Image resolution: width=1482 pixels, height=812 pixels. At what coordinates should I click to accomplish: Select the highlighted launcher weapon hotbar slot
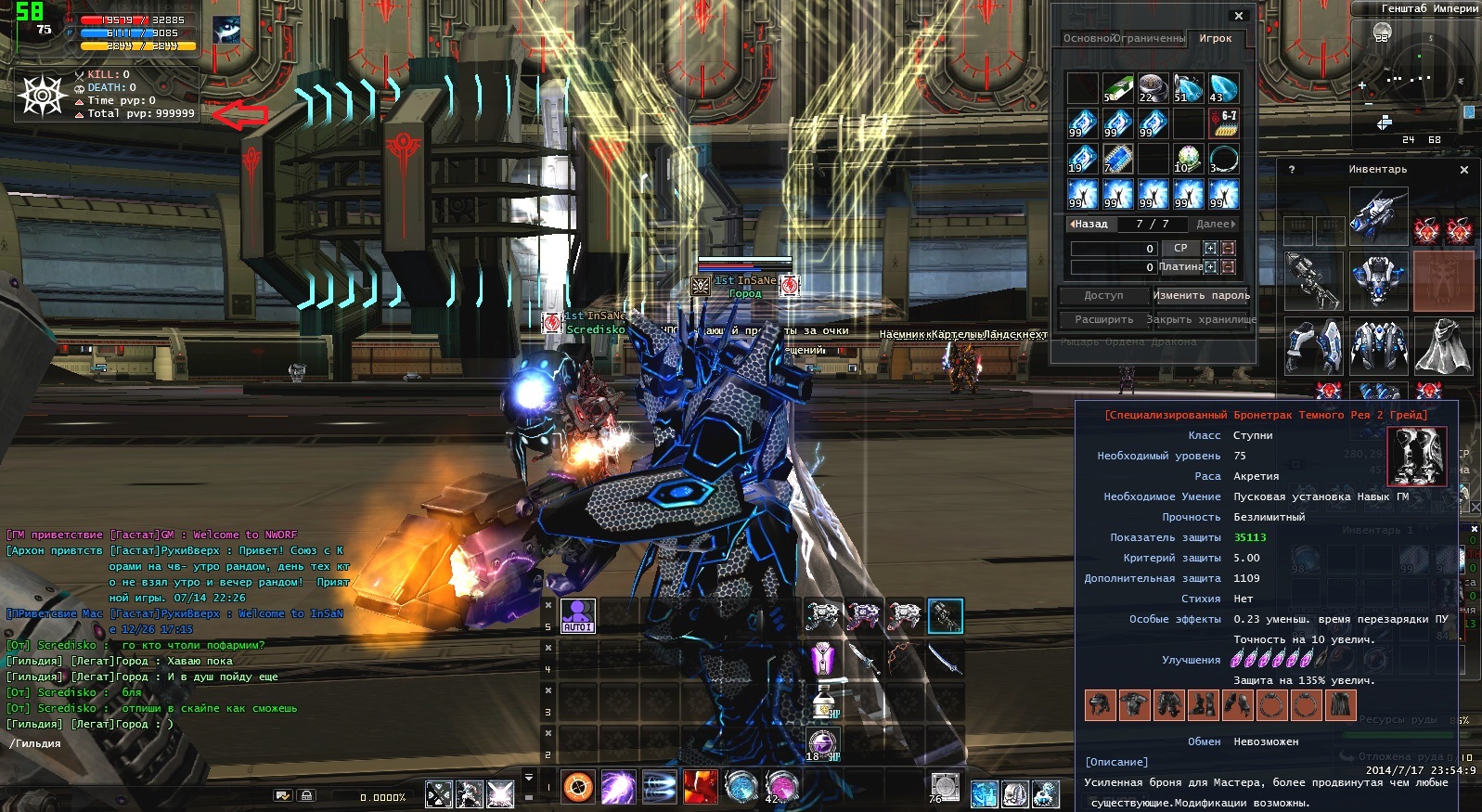point(945,615)
